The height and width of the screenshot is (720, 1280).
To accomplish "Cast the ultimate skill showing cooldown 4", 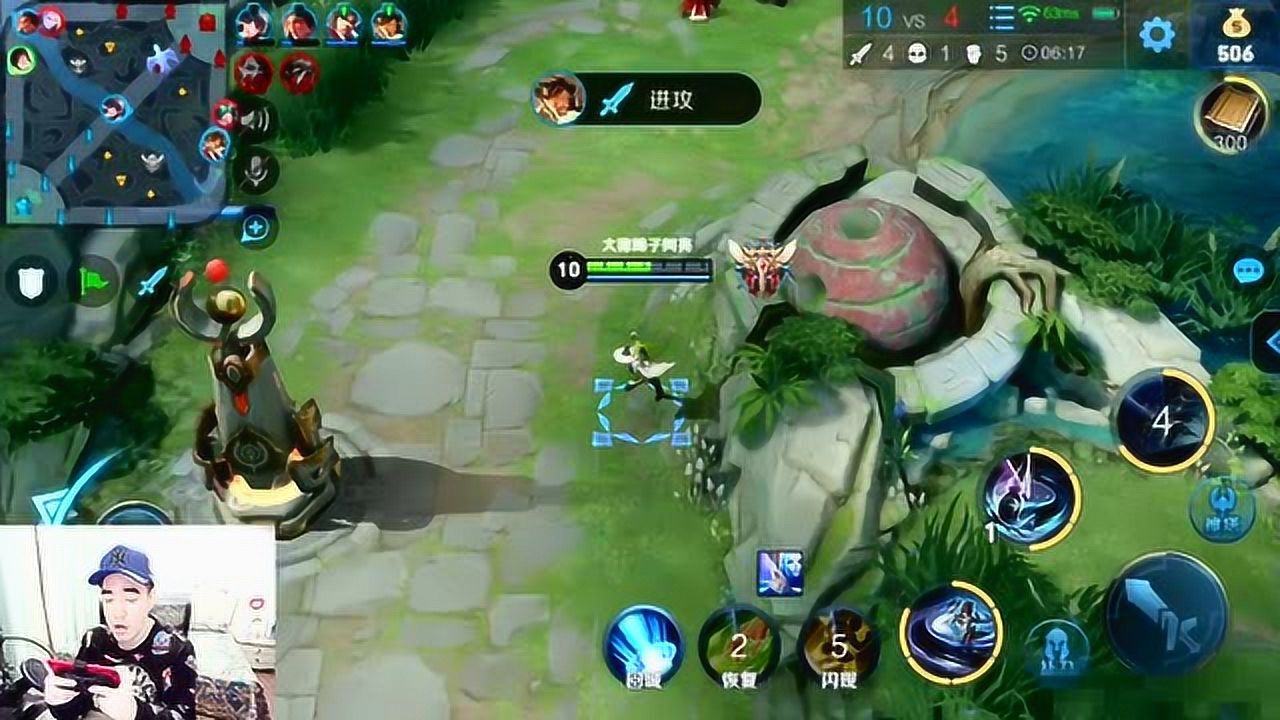I will (1163, 421).
